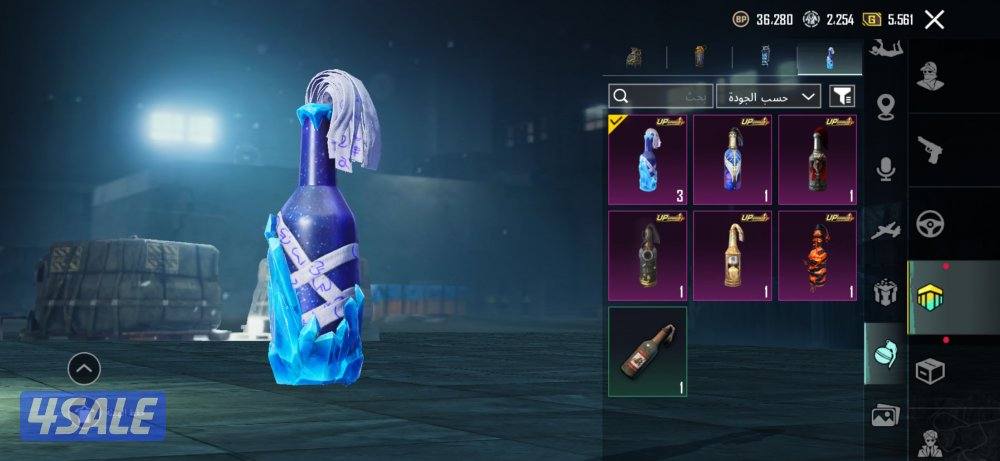Pick the dark red and black Molotov skin
The image size is (1000, 461).
click(817, 160)
